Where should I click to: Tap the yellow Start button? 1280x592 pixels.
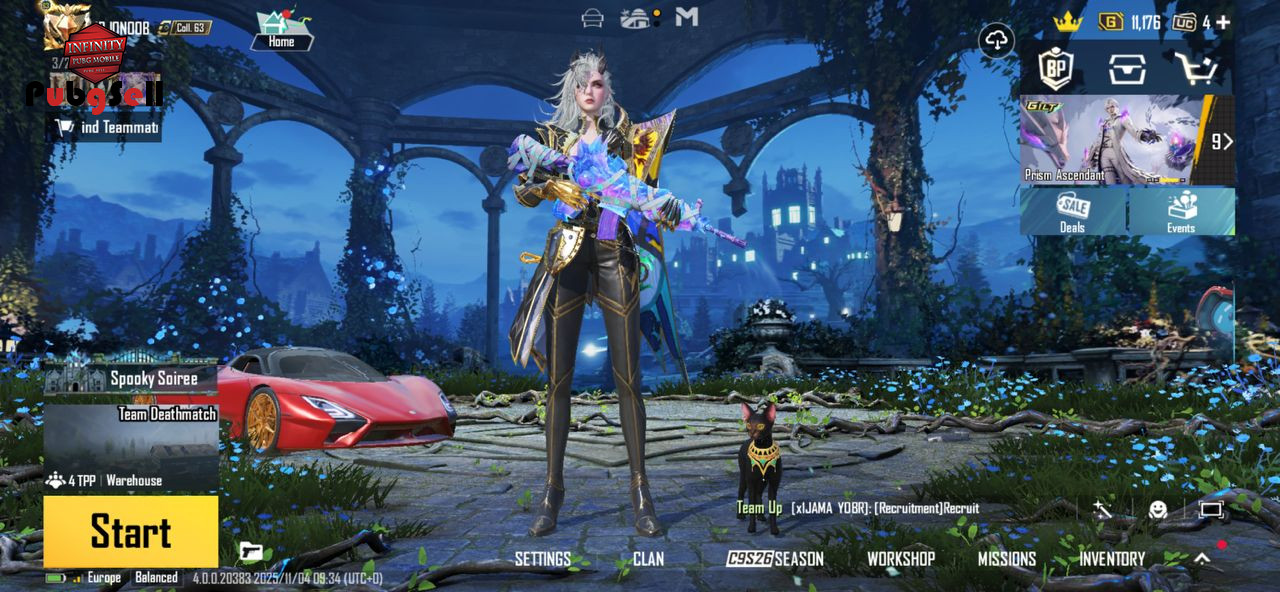[x=131, y=531]
